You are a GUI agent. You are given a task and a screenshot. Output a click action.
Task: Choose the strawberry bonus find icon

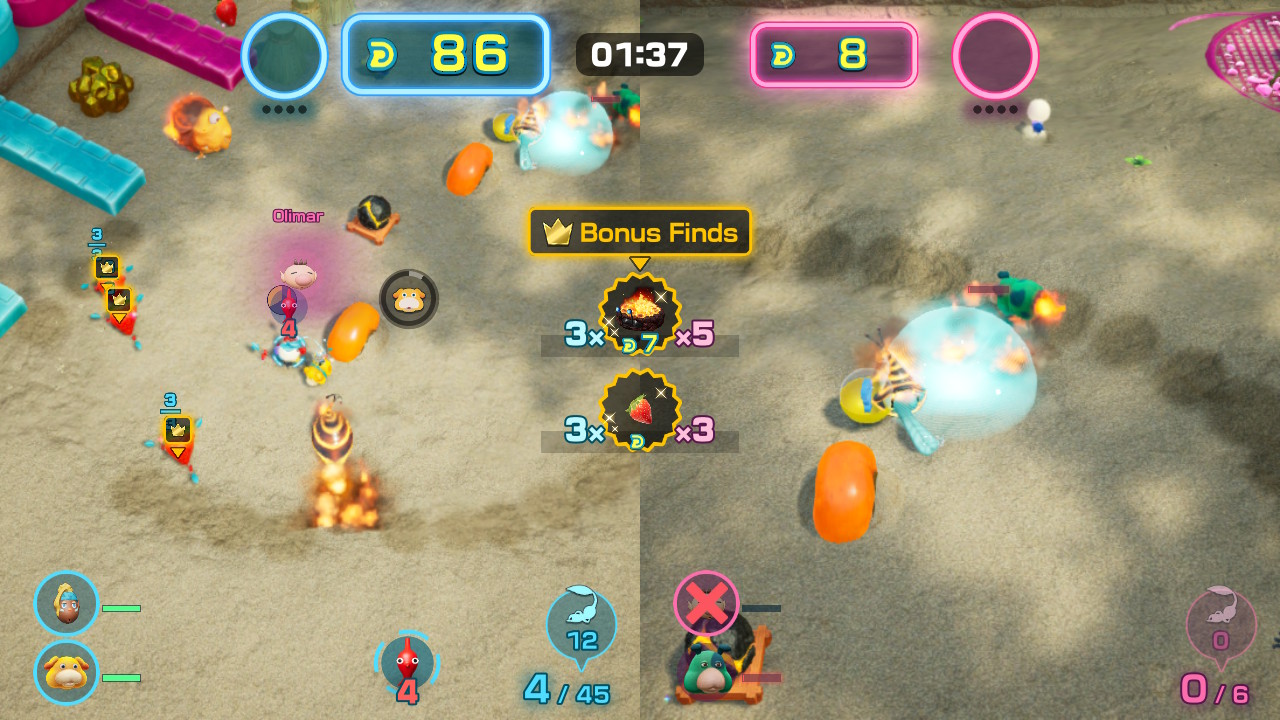tap(640, 409)
